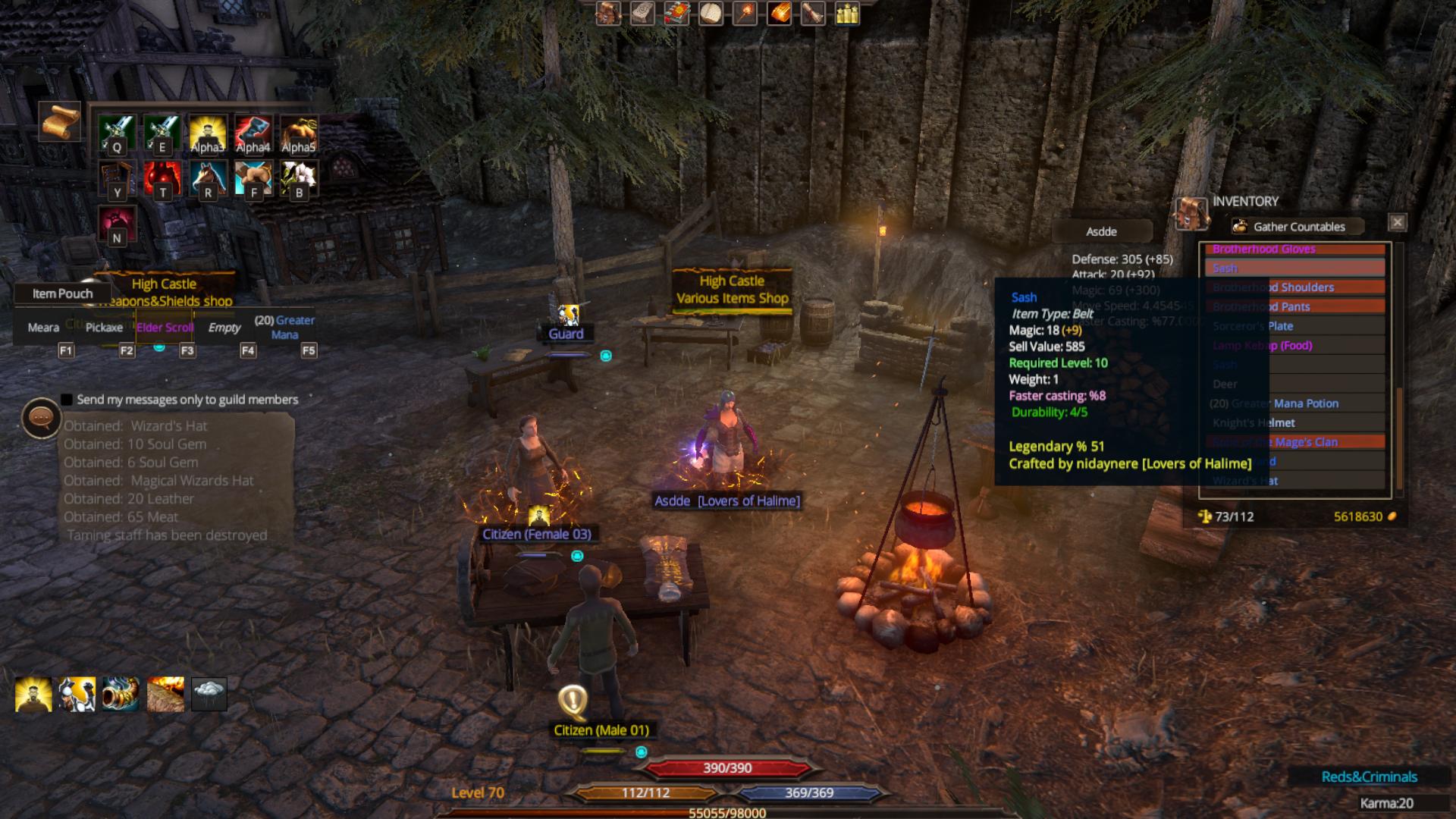Viewport: 1456px width, 819px height.
Task: Click the torch icon in the top toolbar
Action: click(745, 13)
